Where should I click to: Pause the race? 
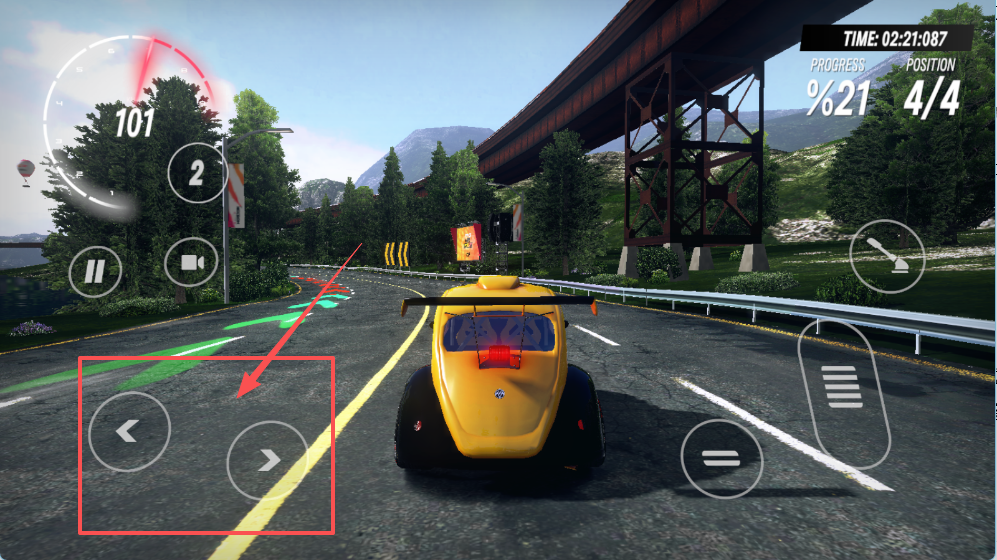coord(96,271)
